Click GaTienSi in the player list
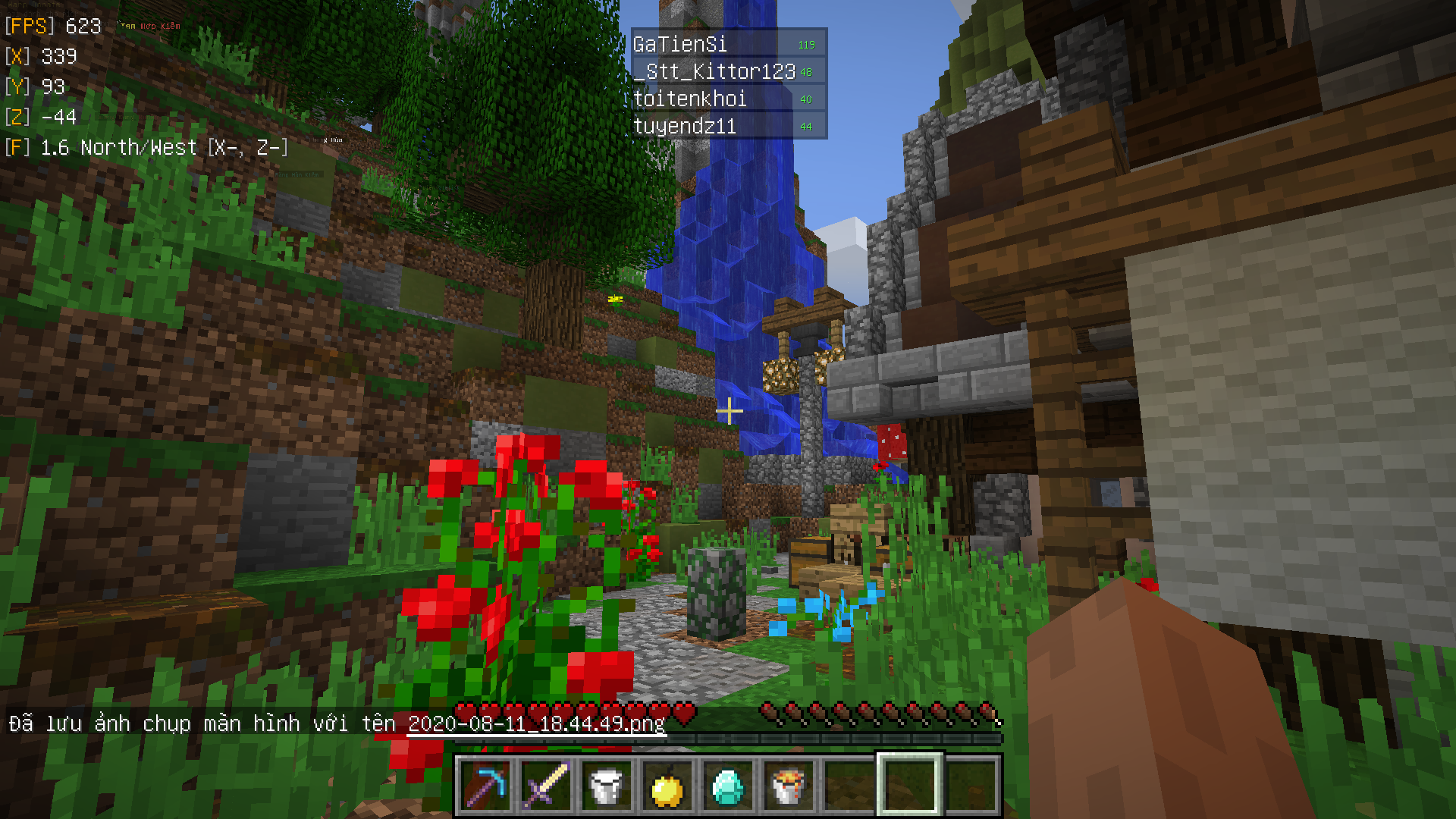Viewport: 1456px width, 819px height. [x=680, y=45]
